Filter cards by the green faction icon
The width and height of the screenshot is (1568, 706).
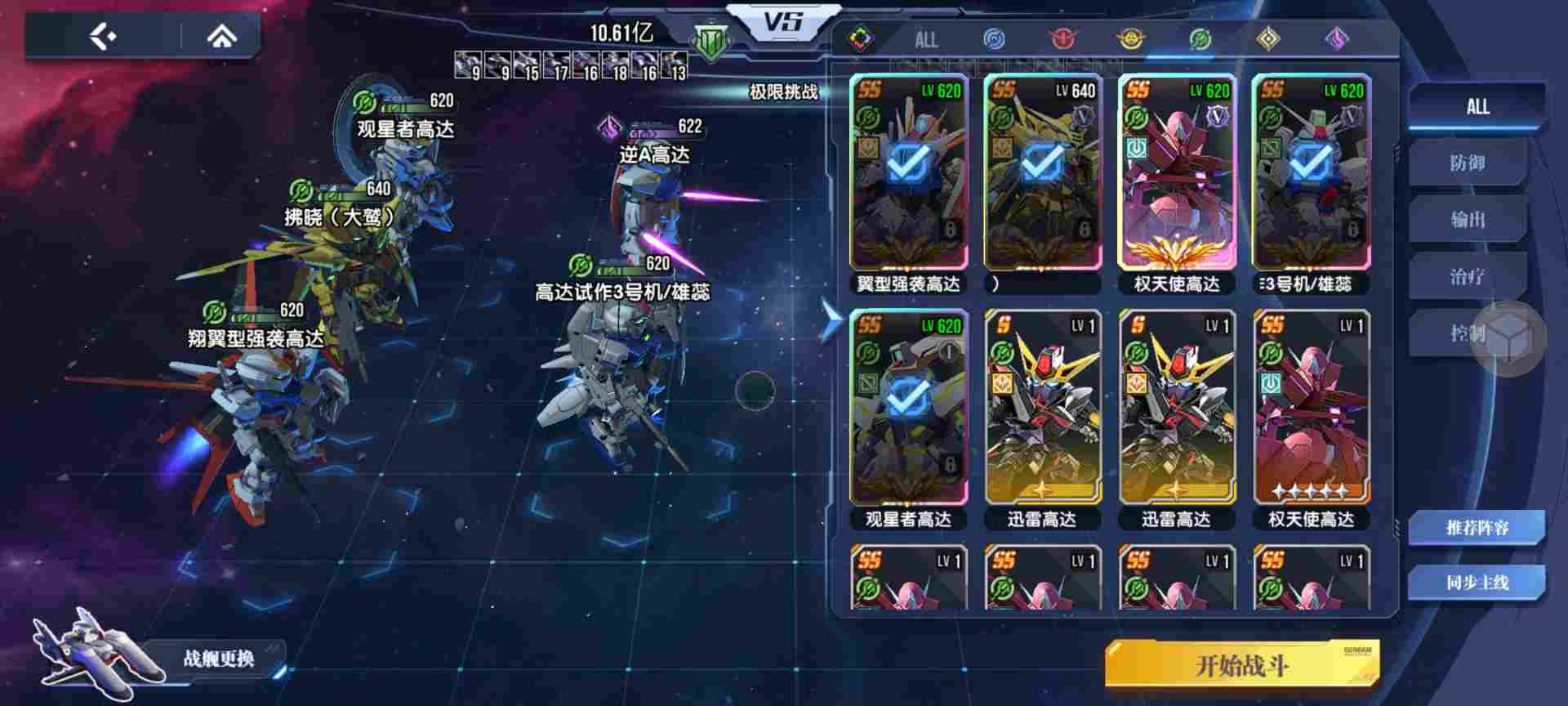point(1198,38)
